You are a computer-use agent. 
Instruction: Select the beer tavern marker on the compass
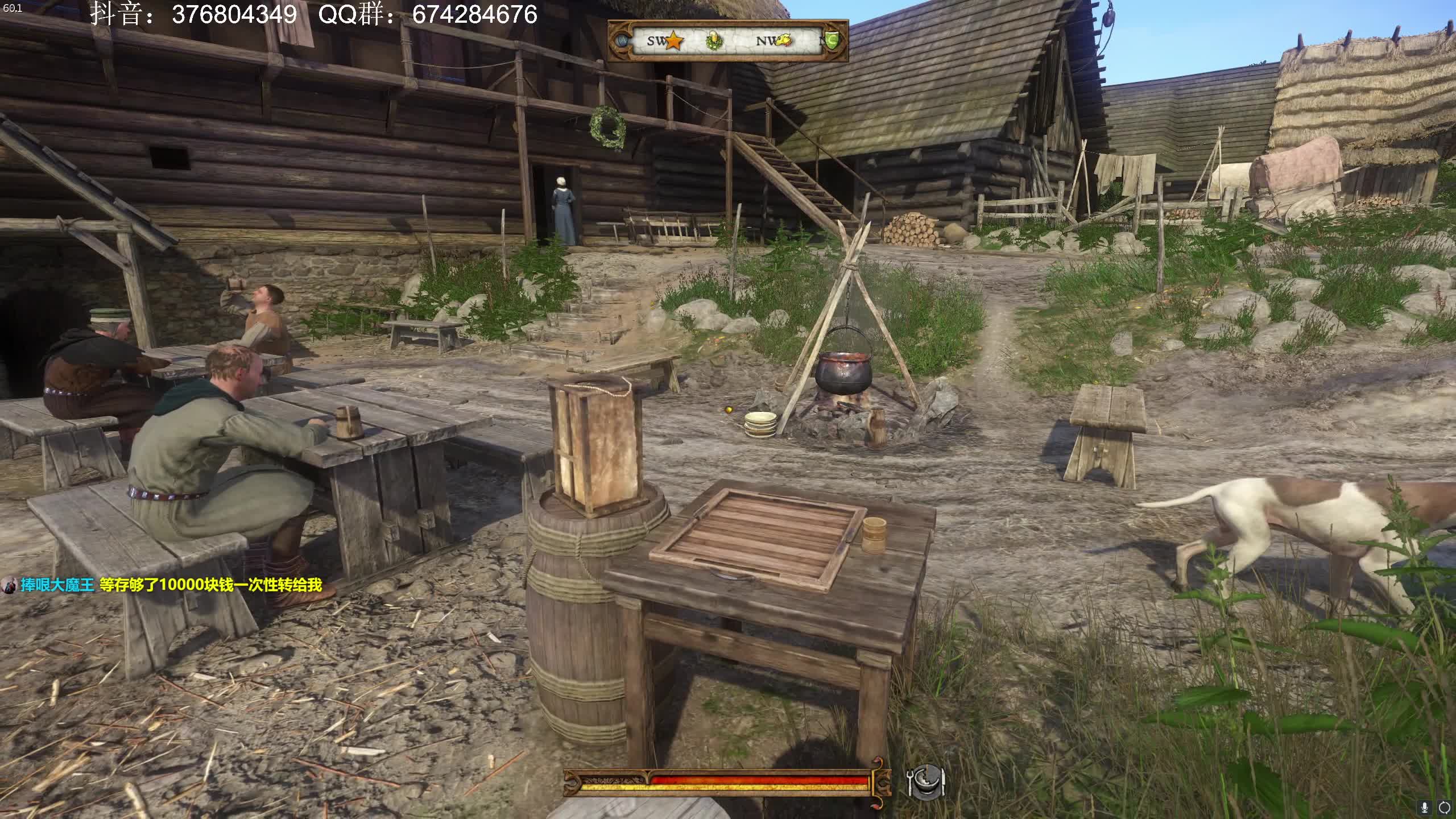coord(715,41)
